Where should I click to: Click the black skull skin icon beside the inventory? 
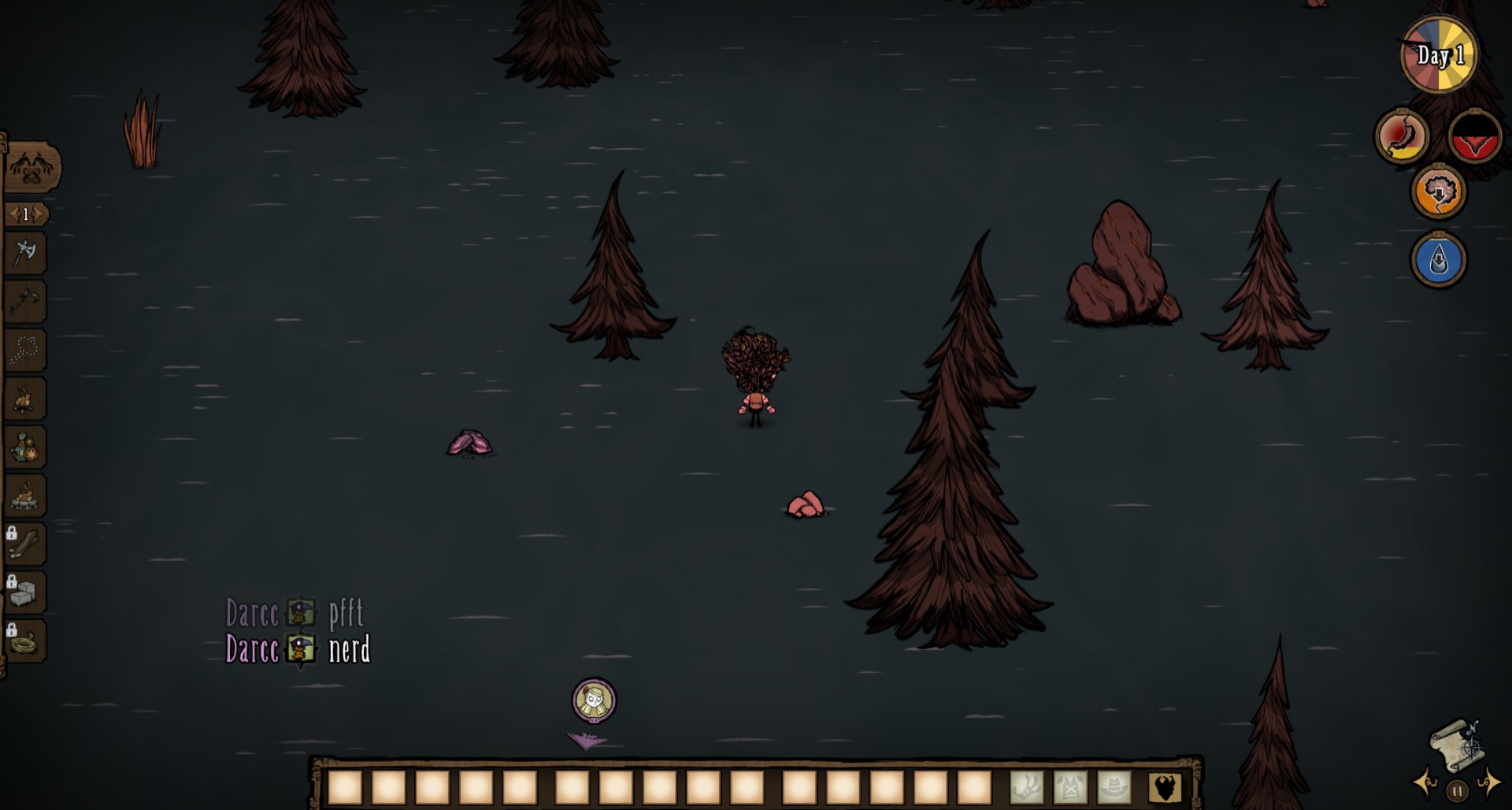tap(1165, 788)
